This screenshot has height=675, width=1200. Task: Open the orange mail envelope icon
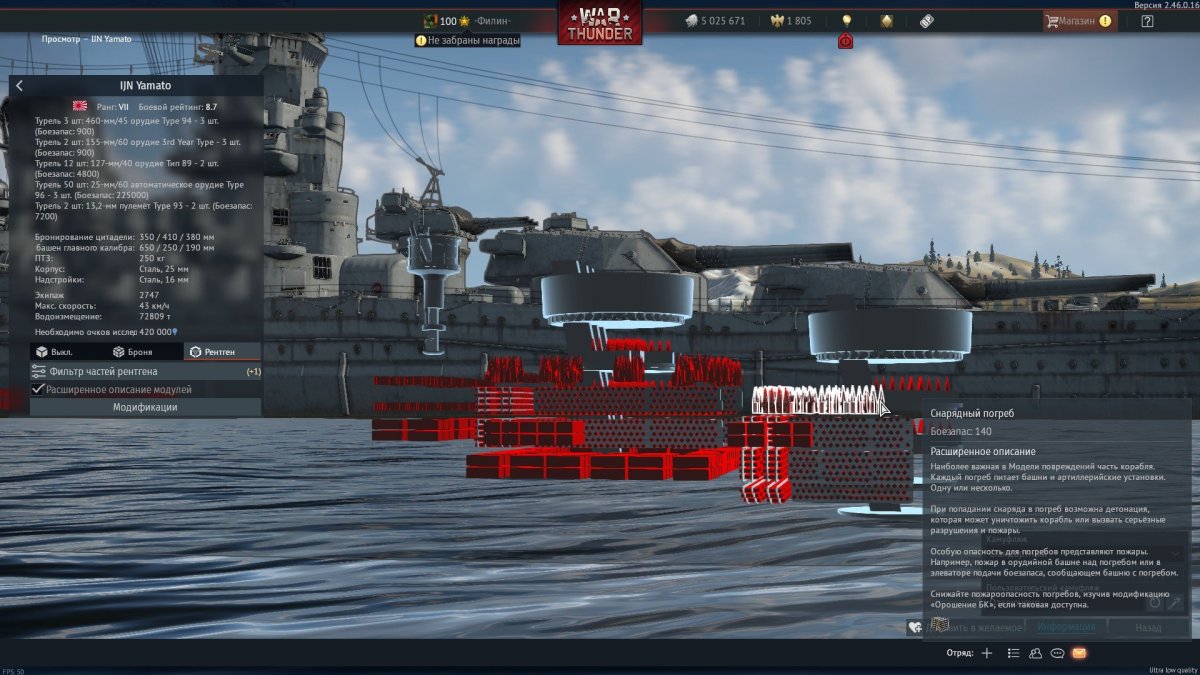(x=1079, y=653)
